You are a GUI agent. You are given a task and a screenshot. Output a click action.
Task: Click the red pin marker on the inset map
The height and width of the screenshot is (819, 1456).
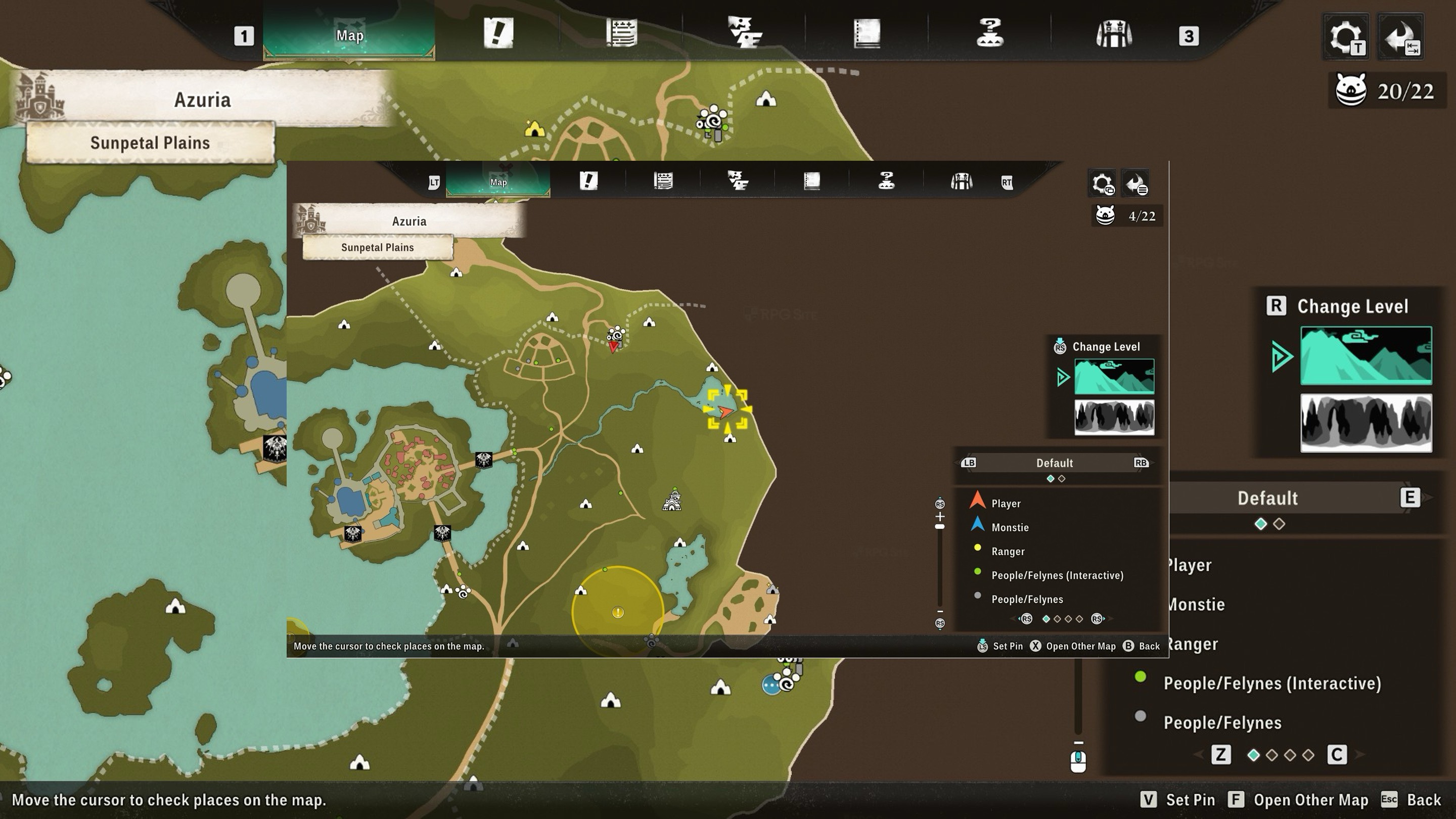[613, 345]
